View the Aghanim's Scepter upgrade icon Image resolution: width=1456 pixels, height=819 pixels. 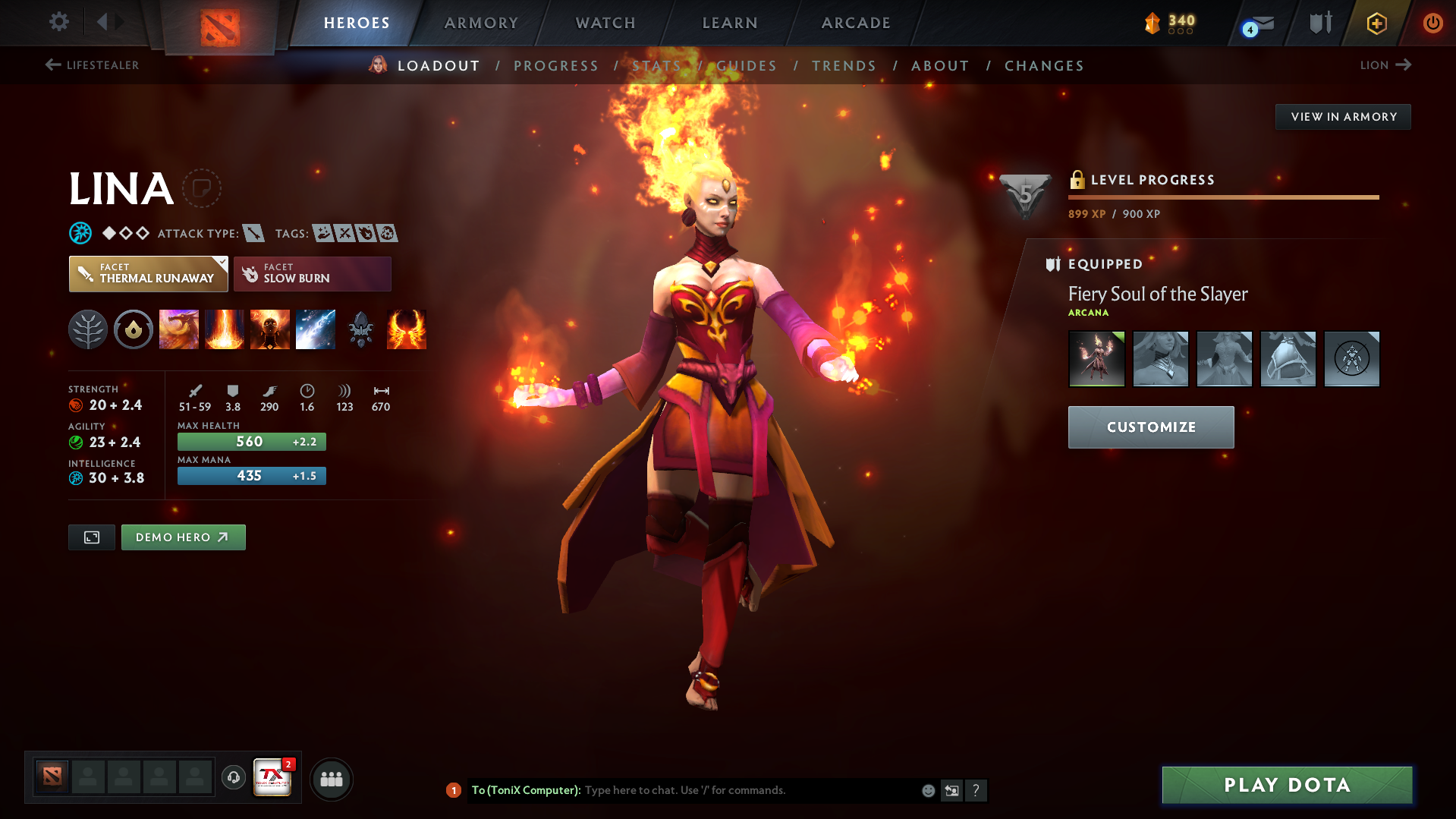[360, 329]
